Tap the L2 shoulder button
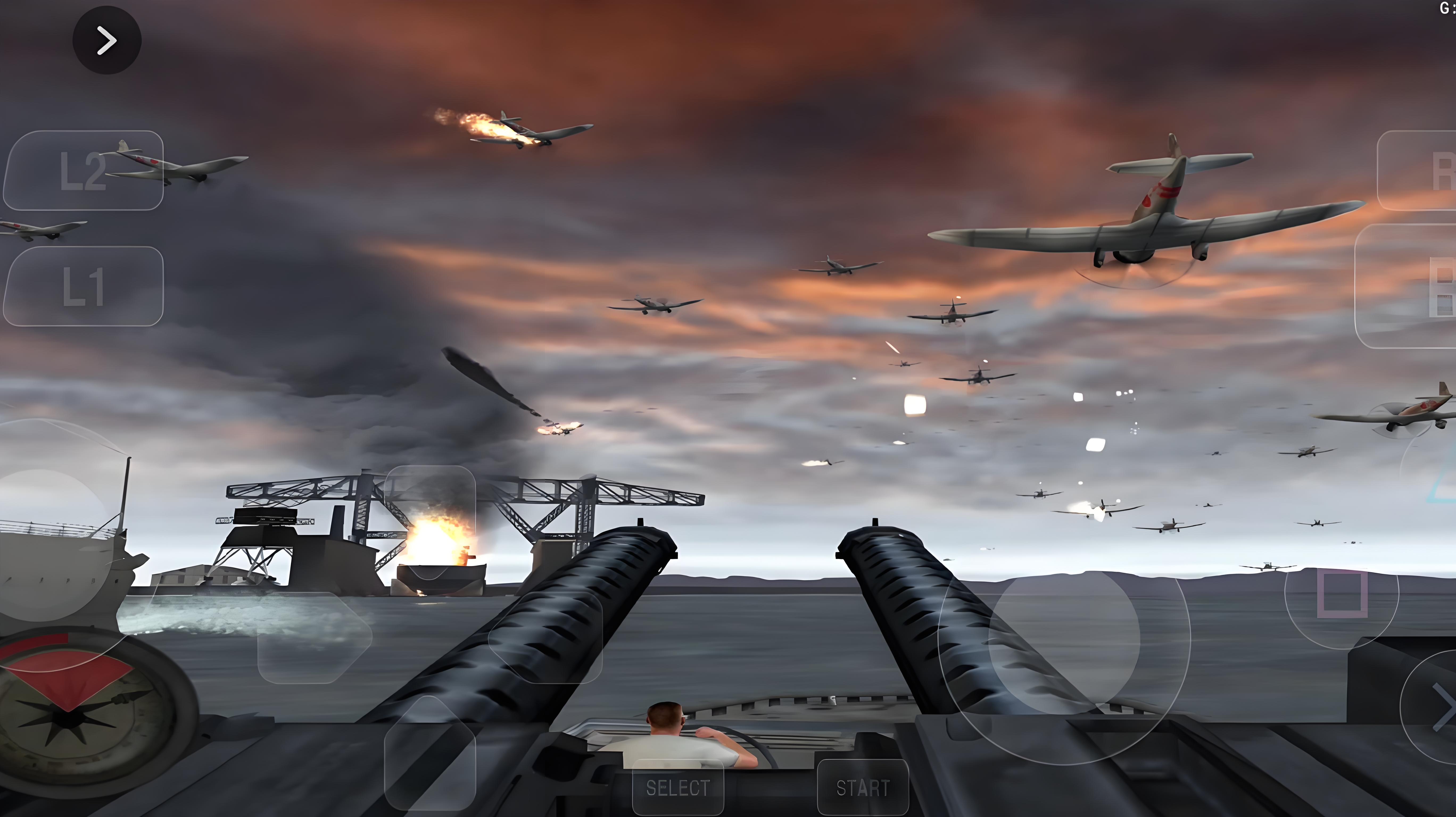The image size is (1456, 817). (x=83, y=171)
